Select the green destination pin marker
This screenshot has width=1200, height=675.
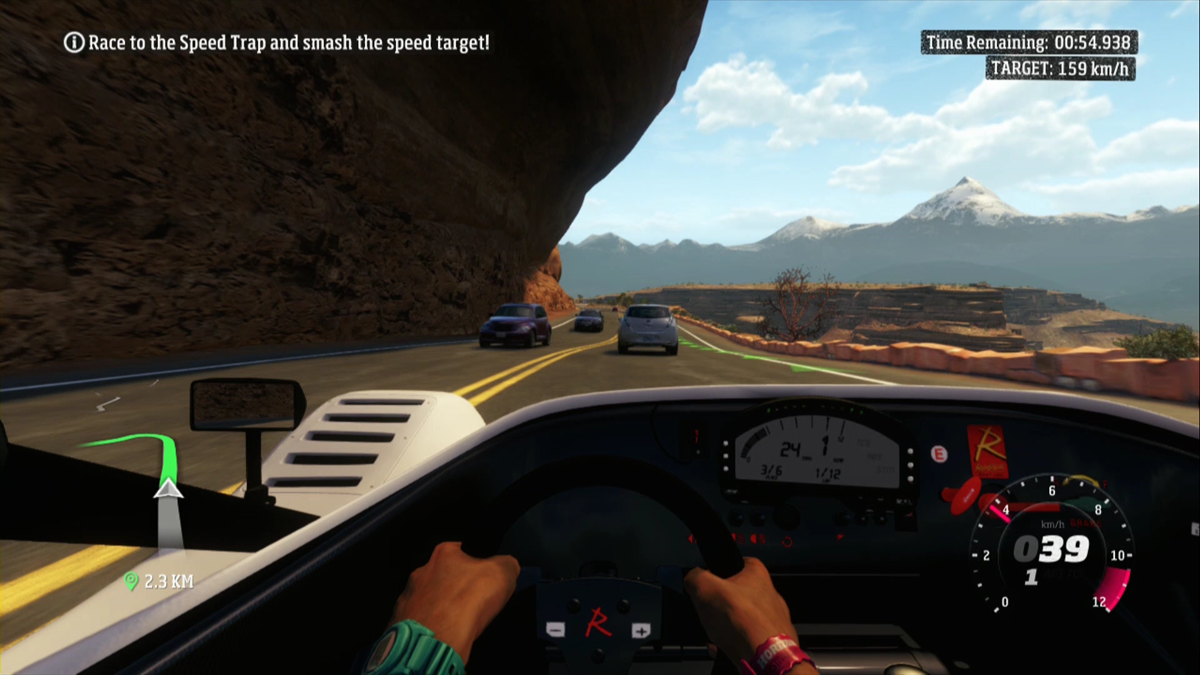pos(130,581)
